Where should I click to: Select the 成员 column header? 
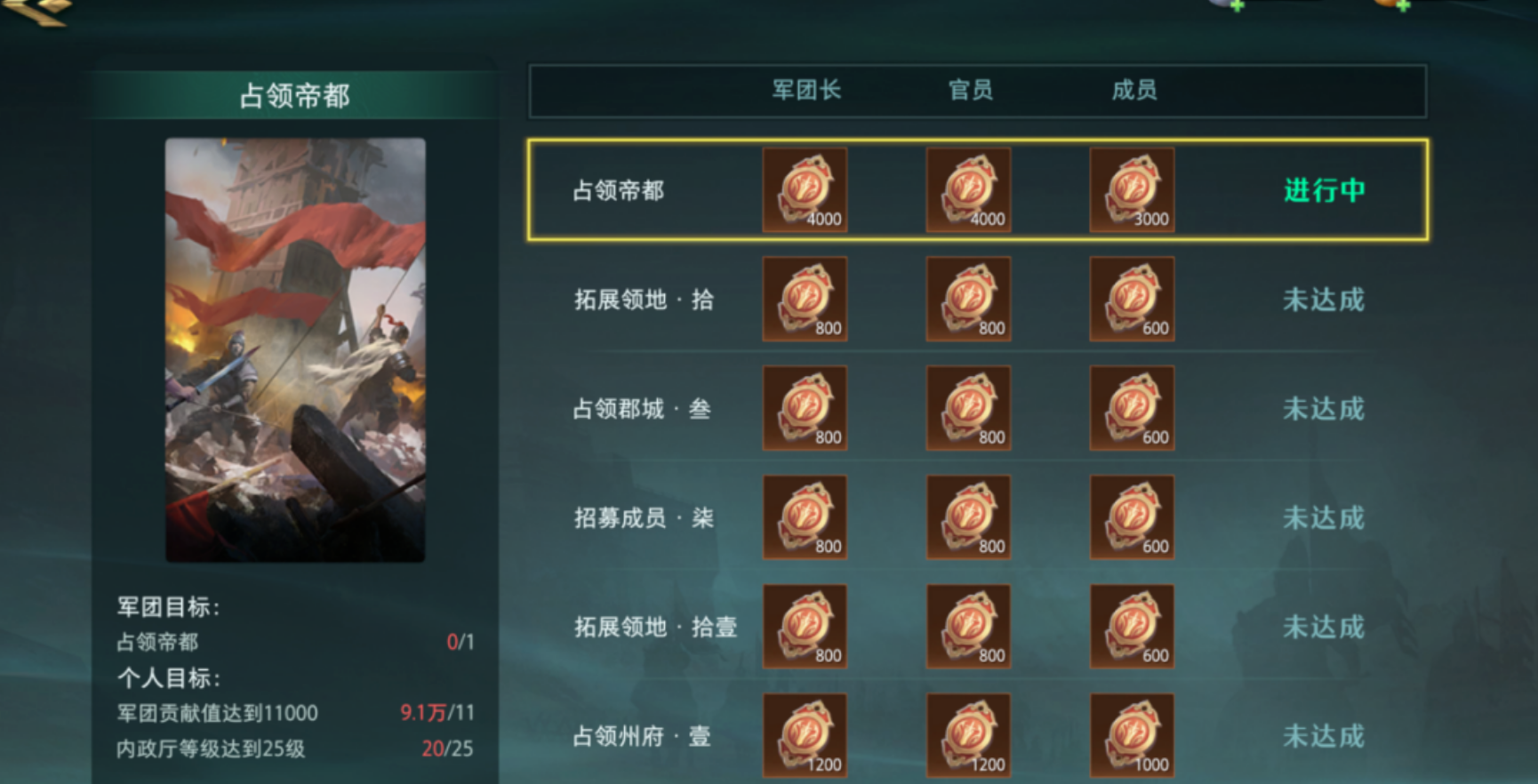tap(1131, 89)
